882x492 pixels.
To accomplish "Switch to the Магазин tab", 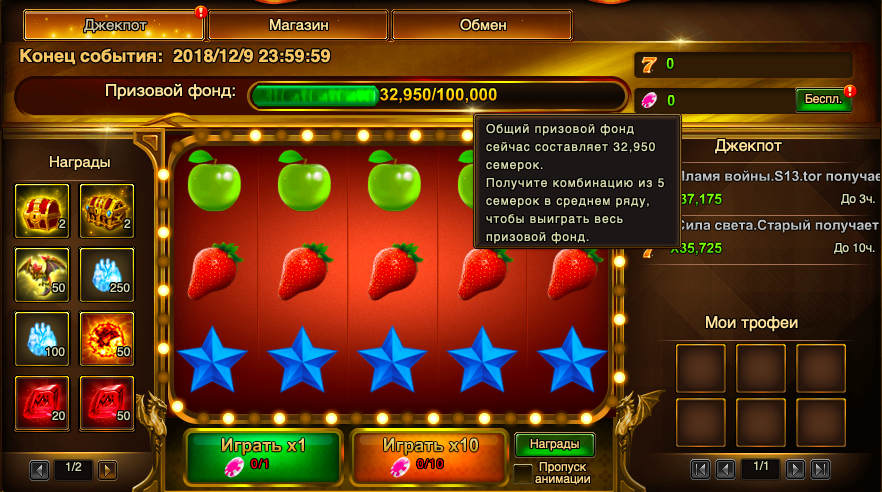I will click(x=298, y=25).
